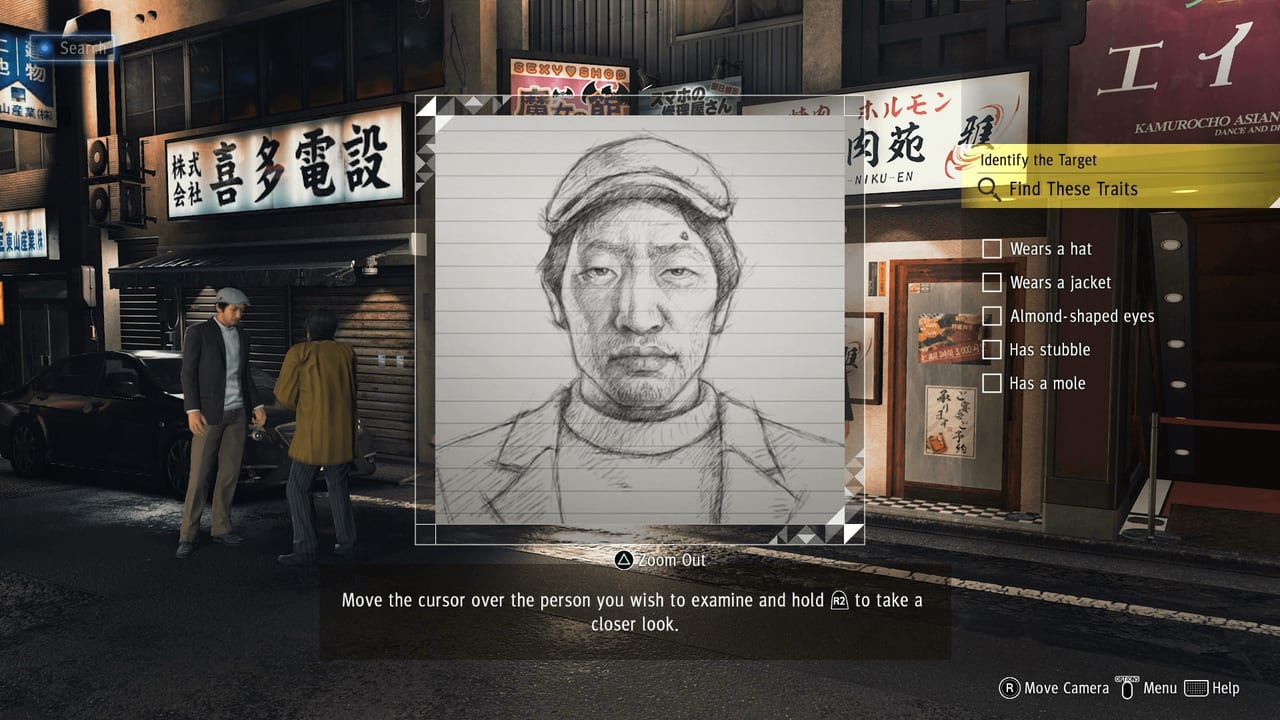Tick the Has stubble checkbox
Screen dimensions: 1280x720
(x=992, y=349)
